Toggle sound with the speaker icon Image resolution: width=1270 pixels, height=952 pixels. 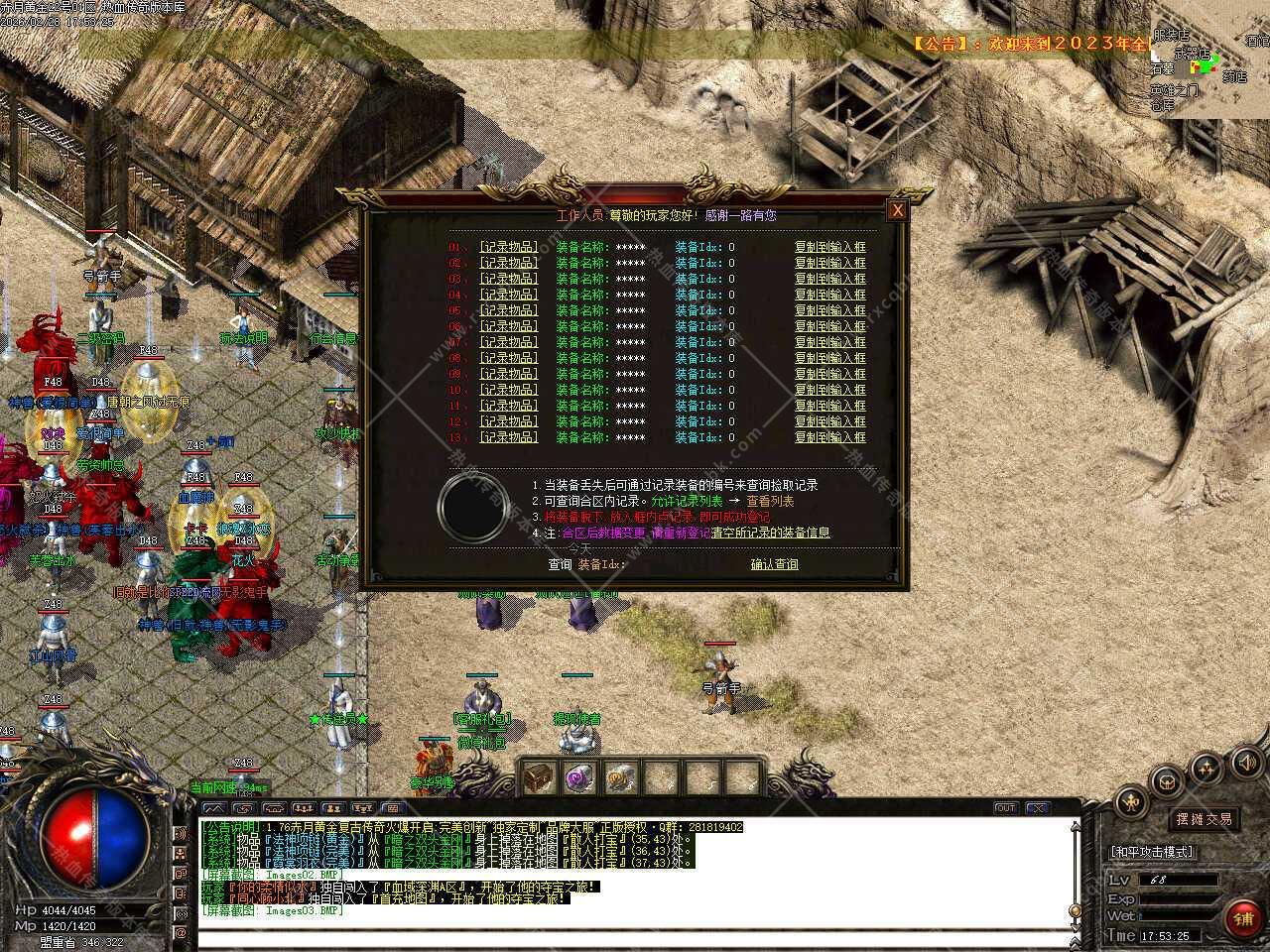coord(1245,762)
